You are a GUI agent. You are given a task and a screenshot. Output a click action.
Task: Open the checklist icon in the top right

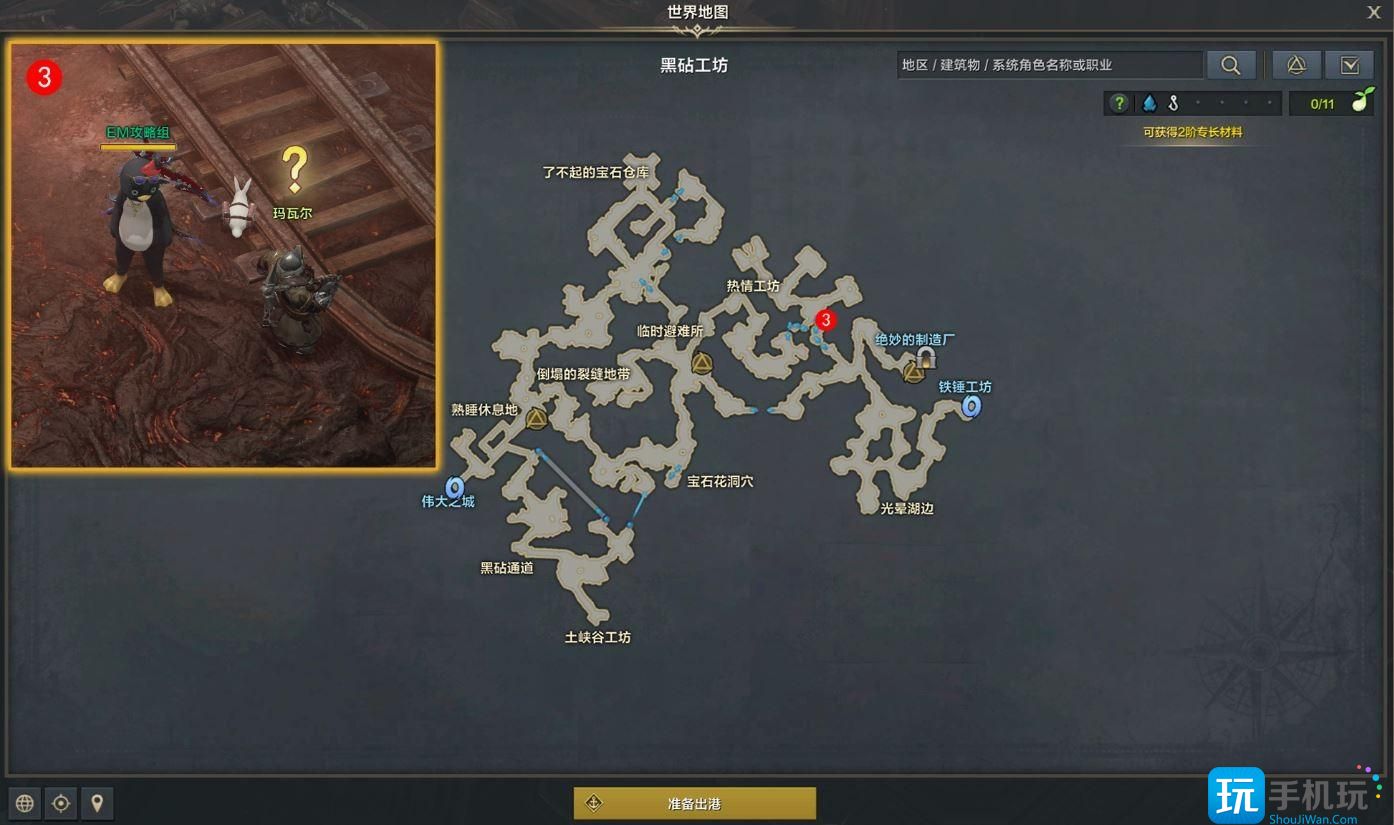(1350, 64)
